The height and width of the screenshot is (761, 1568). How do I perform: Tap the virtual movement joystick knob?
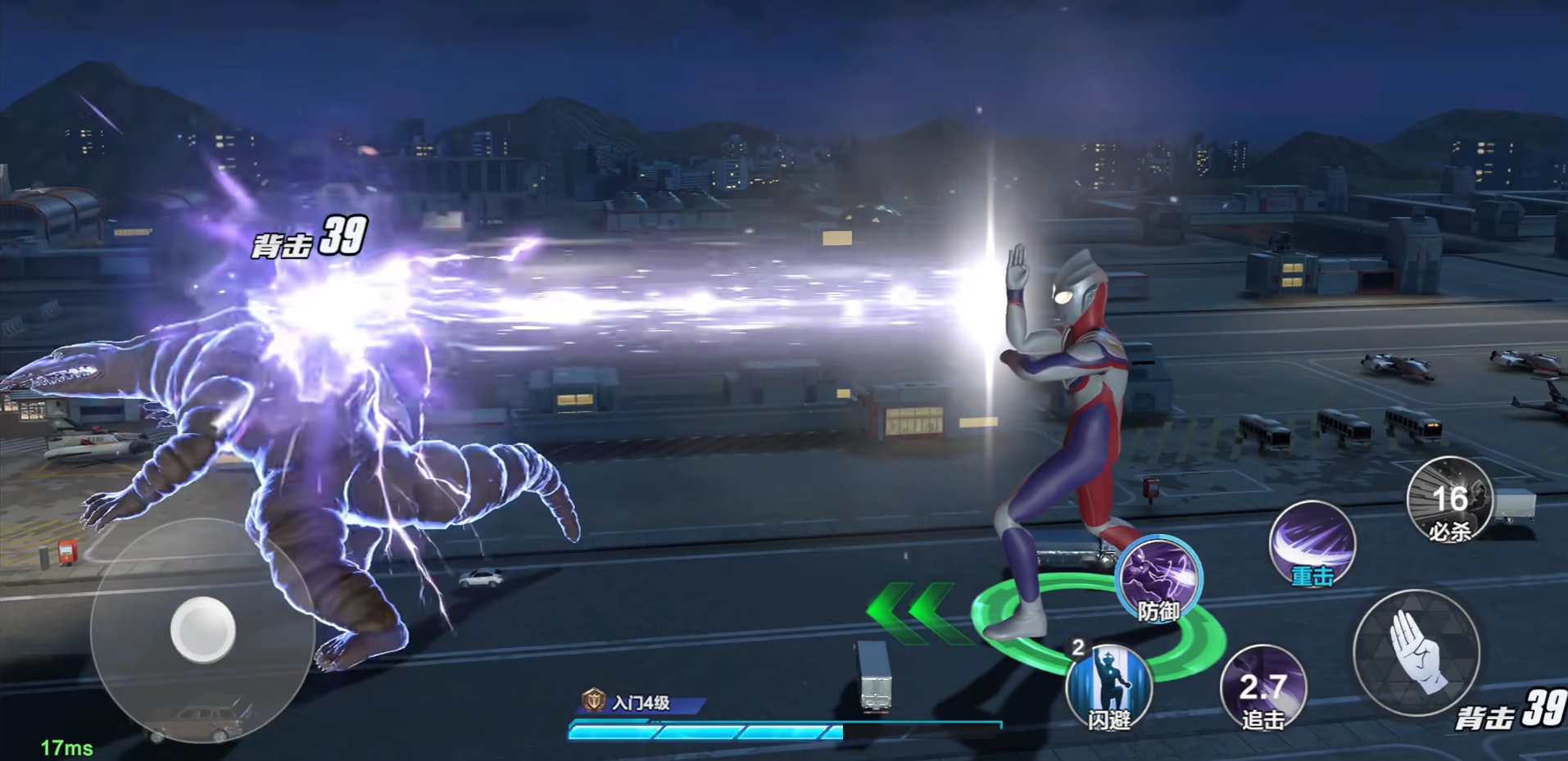(202, 629)
